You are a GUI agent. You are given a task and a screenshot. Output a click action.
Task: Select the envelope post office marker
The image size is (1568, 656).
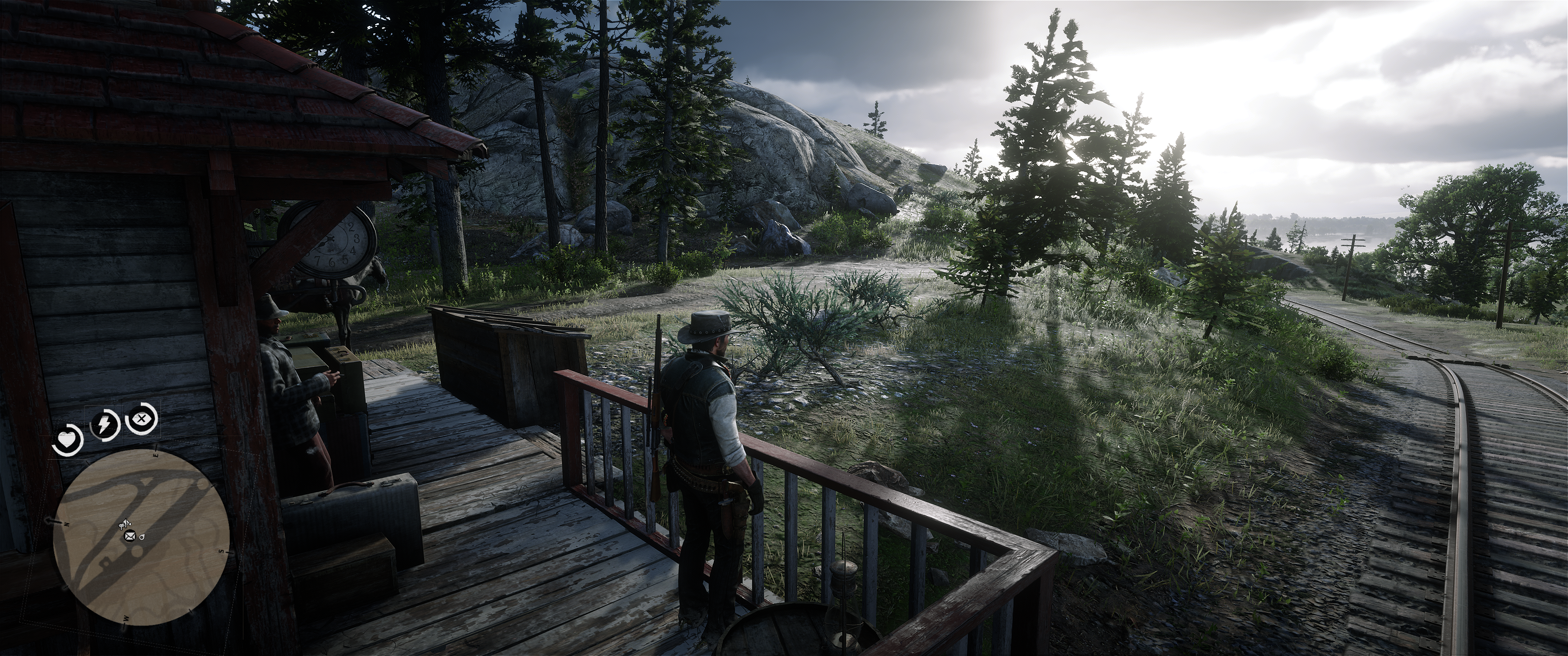[x=129, y=536]
